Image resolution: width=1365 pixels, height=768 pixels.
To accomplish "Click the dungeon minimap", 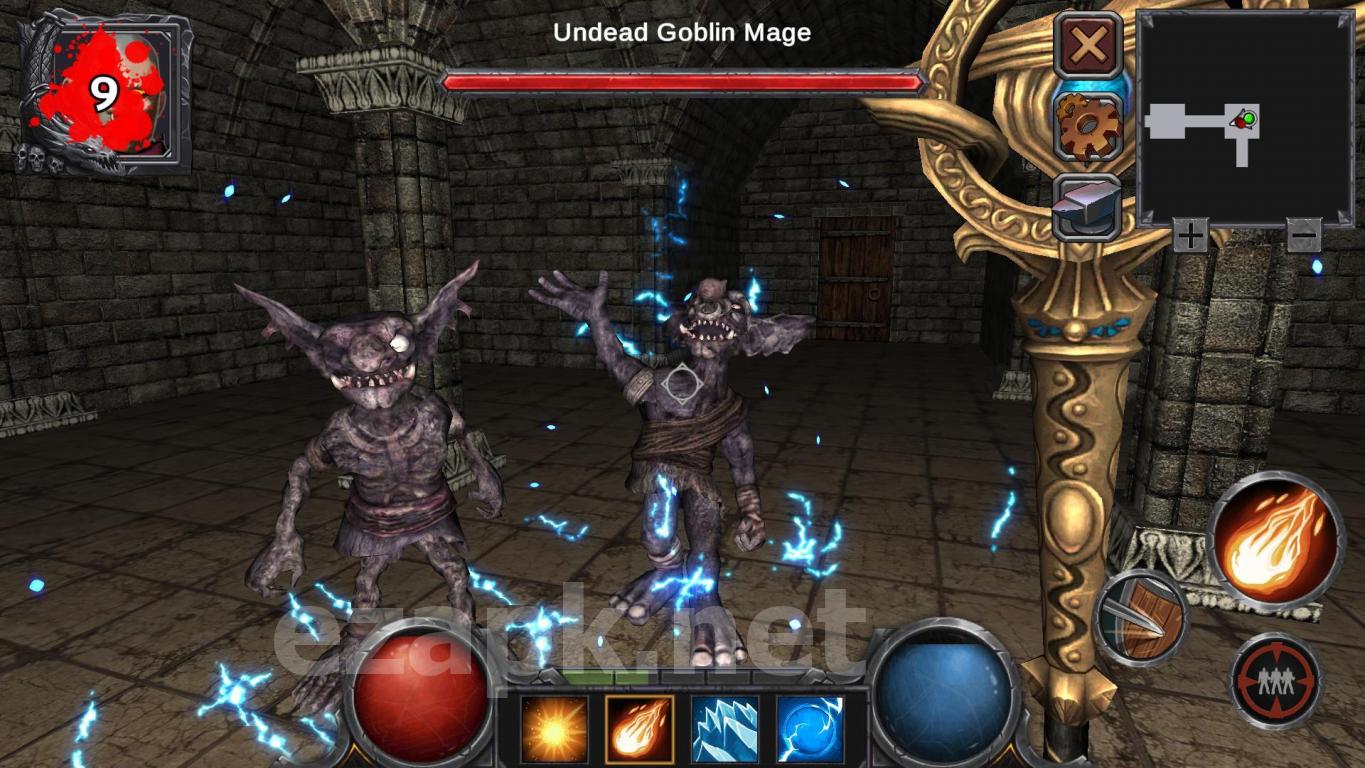I will click(1245, 118).
